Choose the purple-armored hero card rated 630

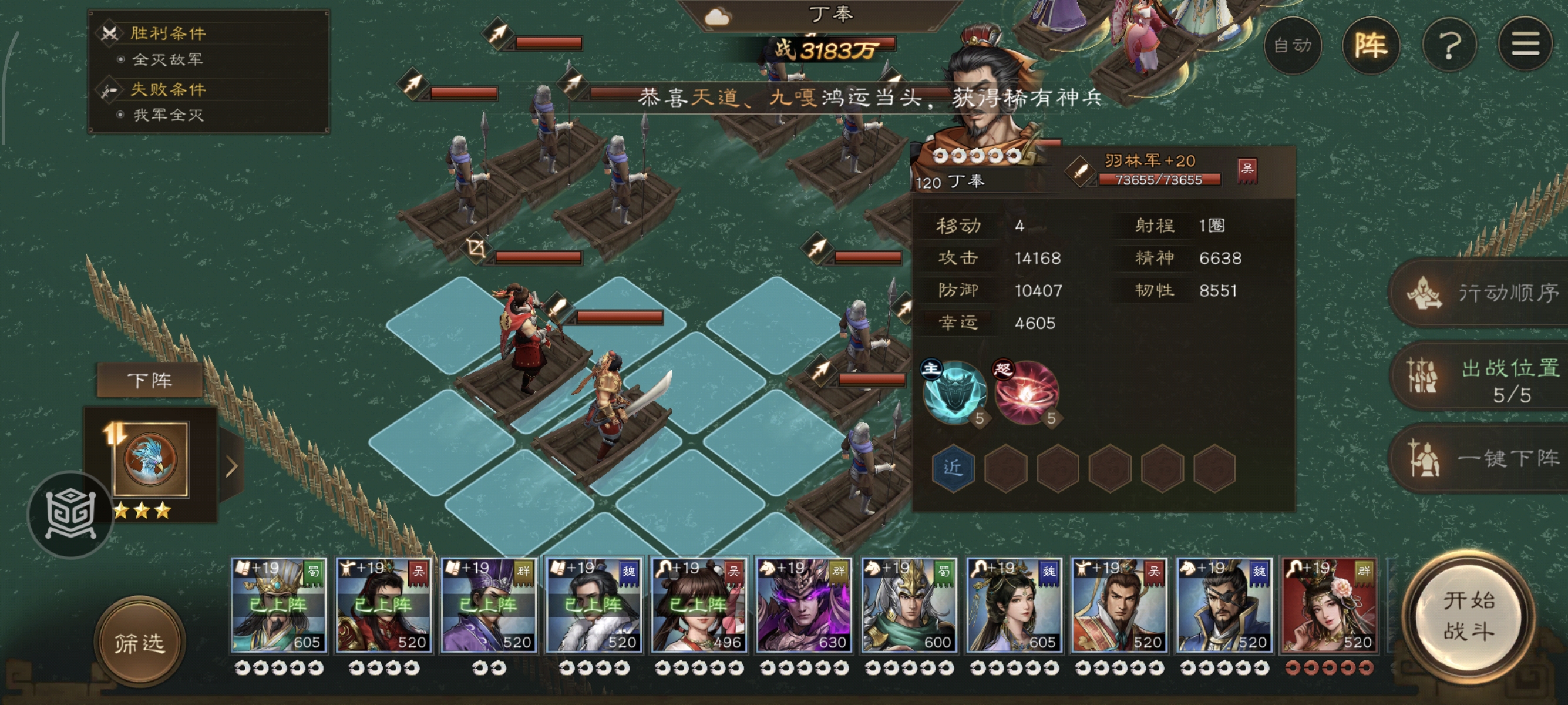[x=803, y=605]
